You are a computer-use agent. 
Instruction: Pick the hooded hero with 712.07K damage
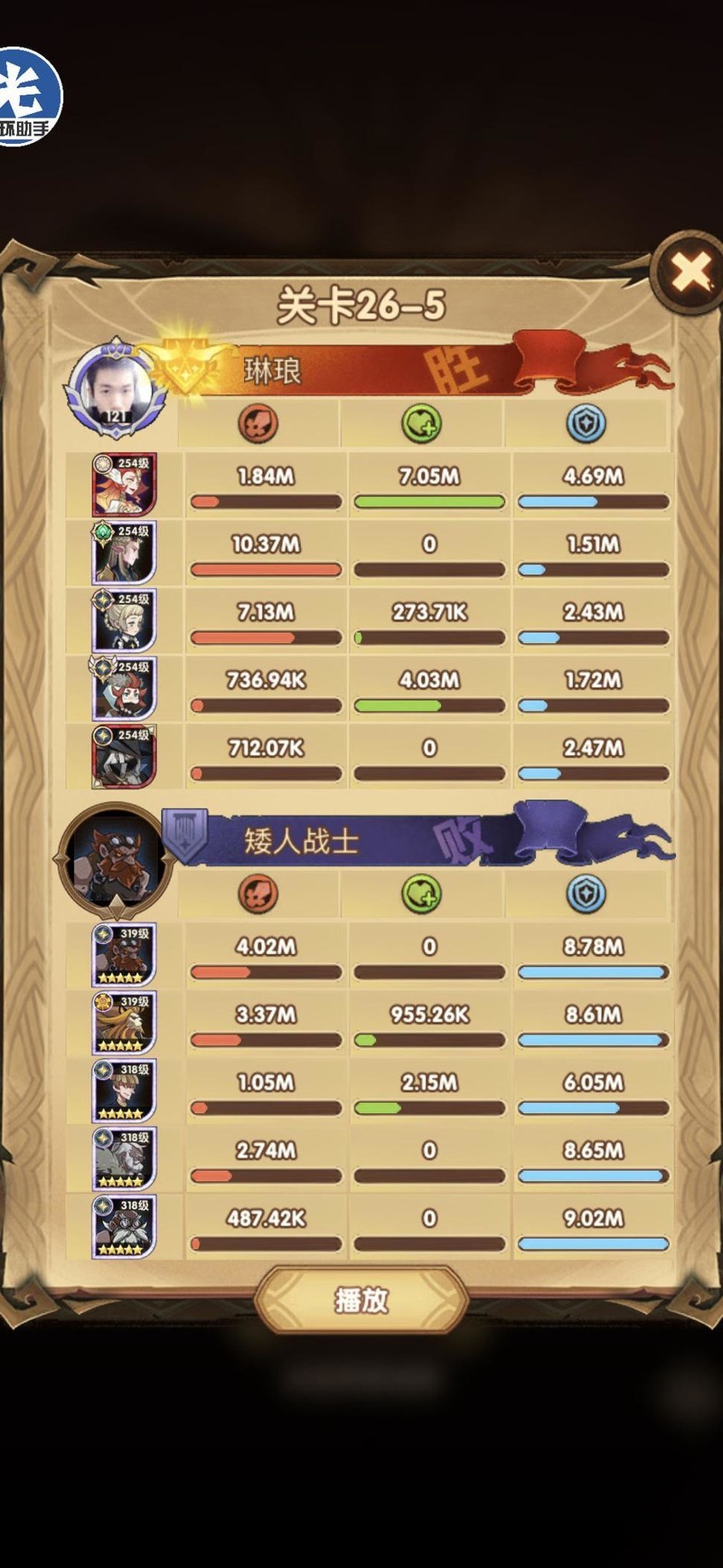pos(125,756)
